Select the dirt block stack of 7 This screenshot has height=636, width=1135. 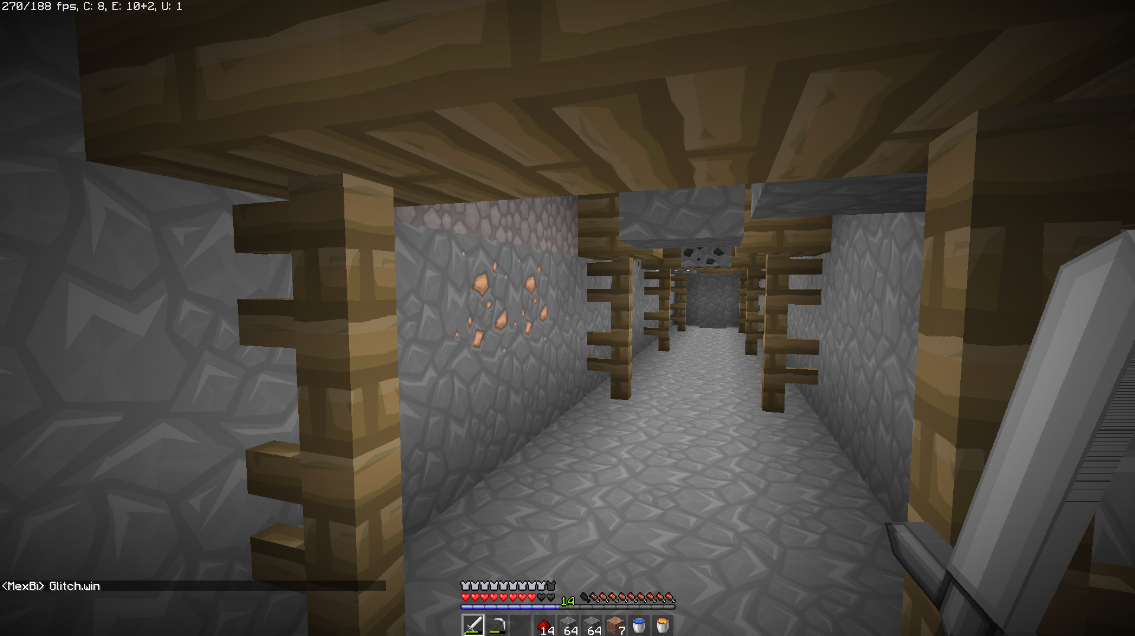click(x=616, y=625)
